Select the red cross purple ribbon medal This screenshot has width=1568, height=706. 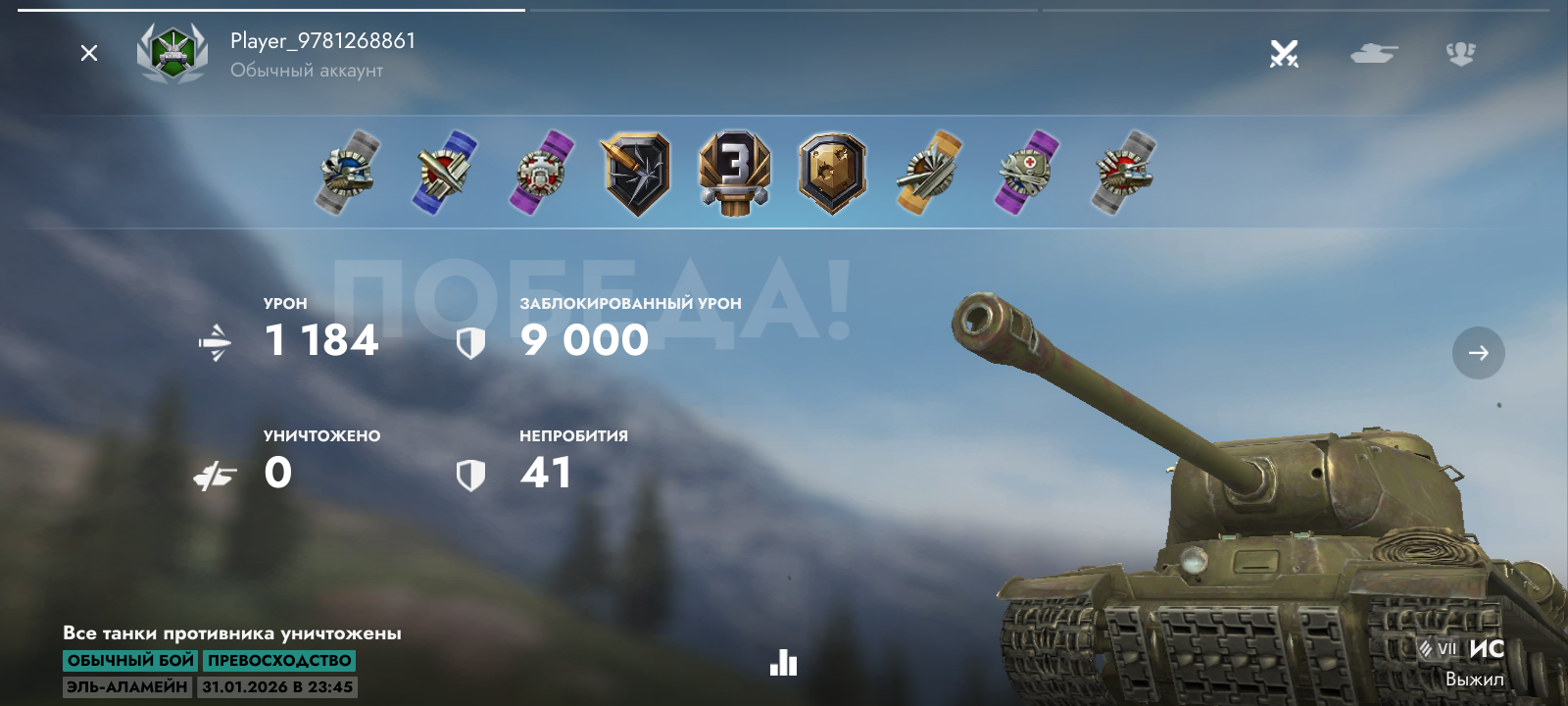coord(1026,173)
